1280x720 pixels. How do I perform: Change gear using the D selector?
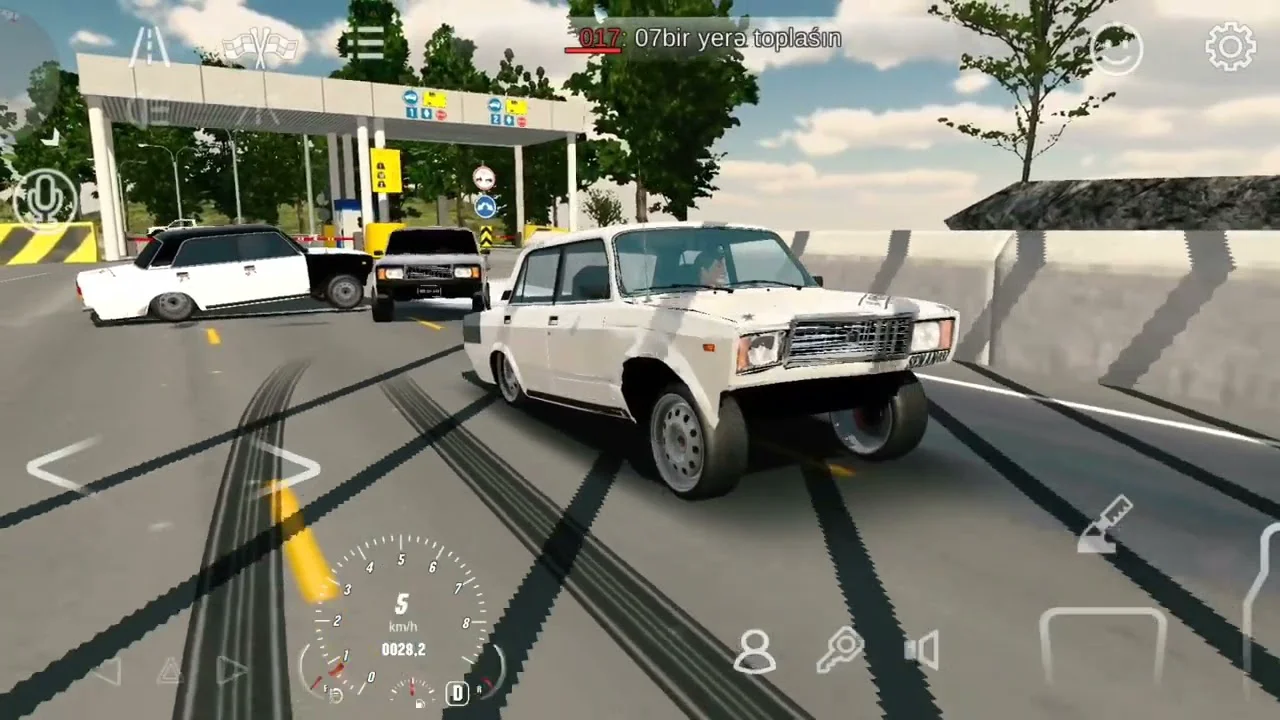point(457,692)
